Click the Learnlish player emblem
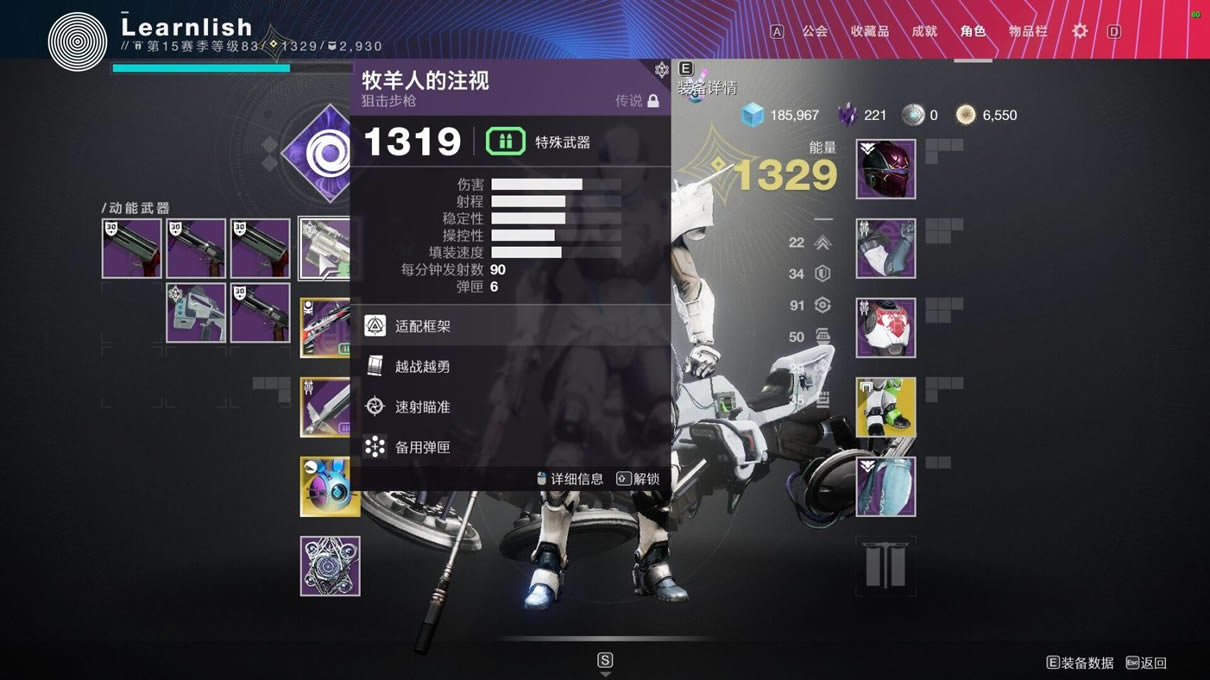This screenshot has width=1210, height=680. click(77, 41)
